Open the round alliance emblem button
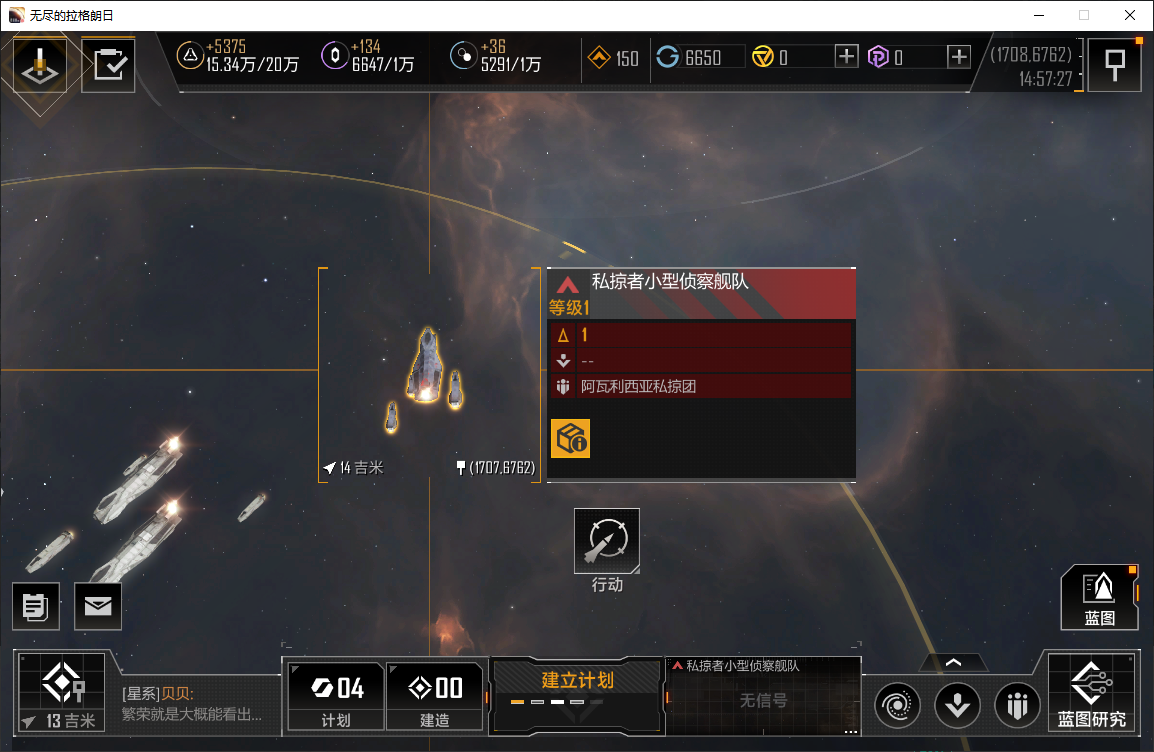The height and width of the screenshot is (752, 1154). [1017, 705]
